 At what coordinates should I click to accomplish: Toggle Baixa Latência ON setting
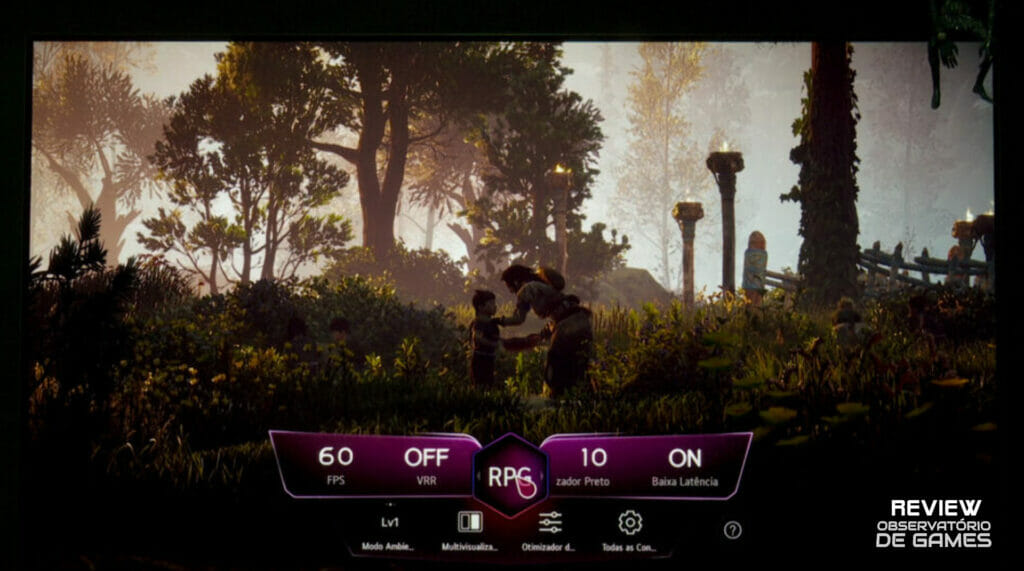685,464
